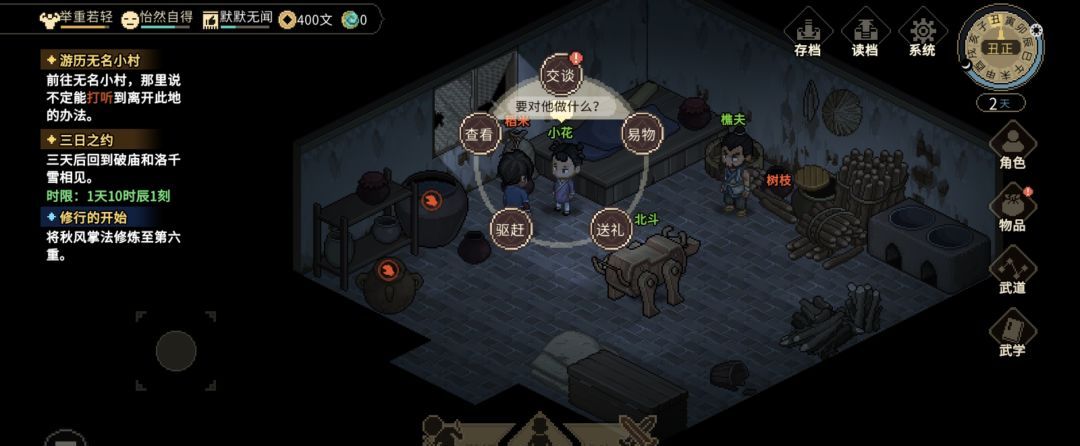1080x446 pixels.
Task: Open the 角色 character sheet
Action: pyautogui.click(x=1012, y=145)
